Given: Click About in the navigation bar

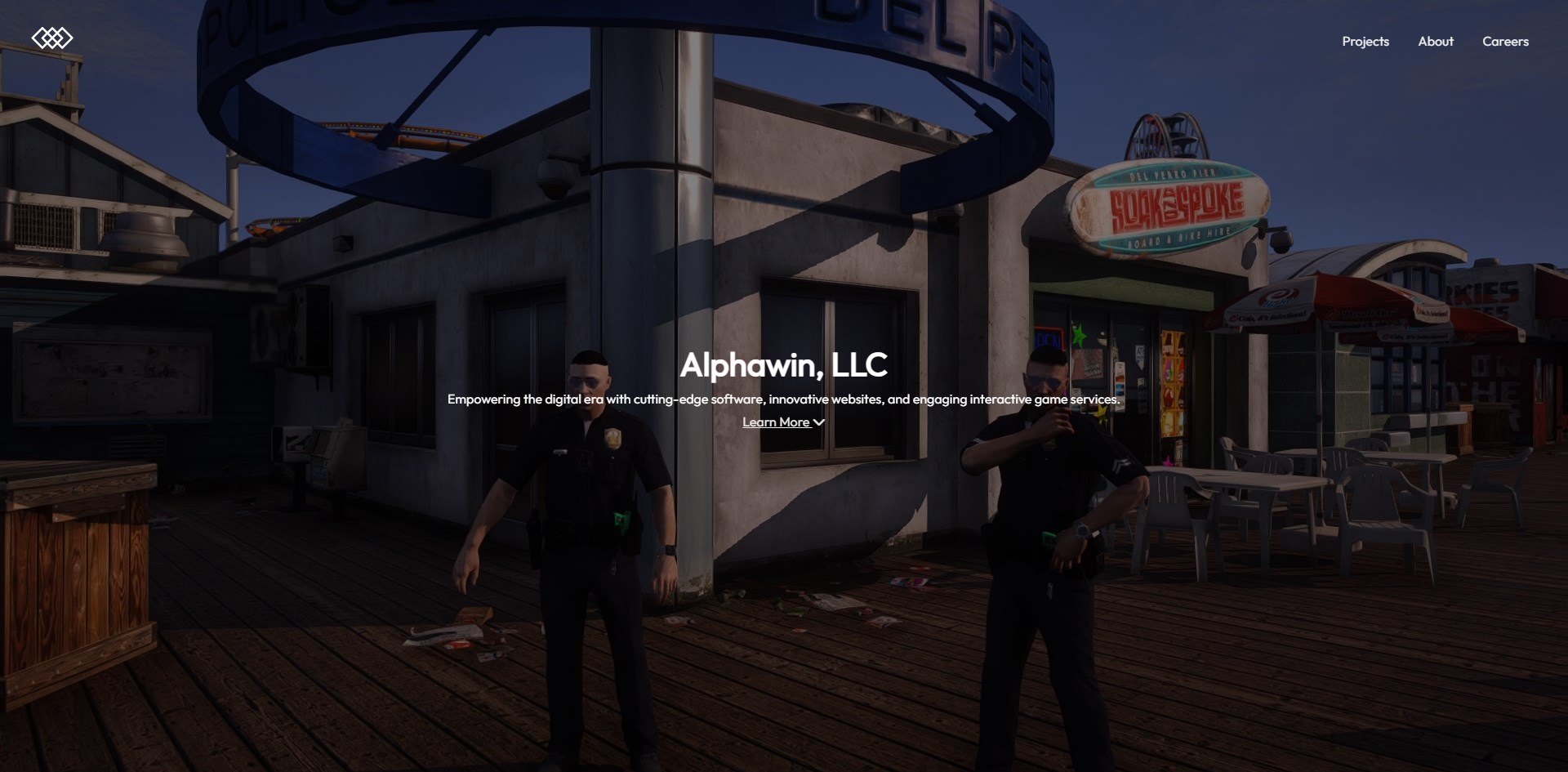Looking at the screenshot, I should click(1436, 41).
